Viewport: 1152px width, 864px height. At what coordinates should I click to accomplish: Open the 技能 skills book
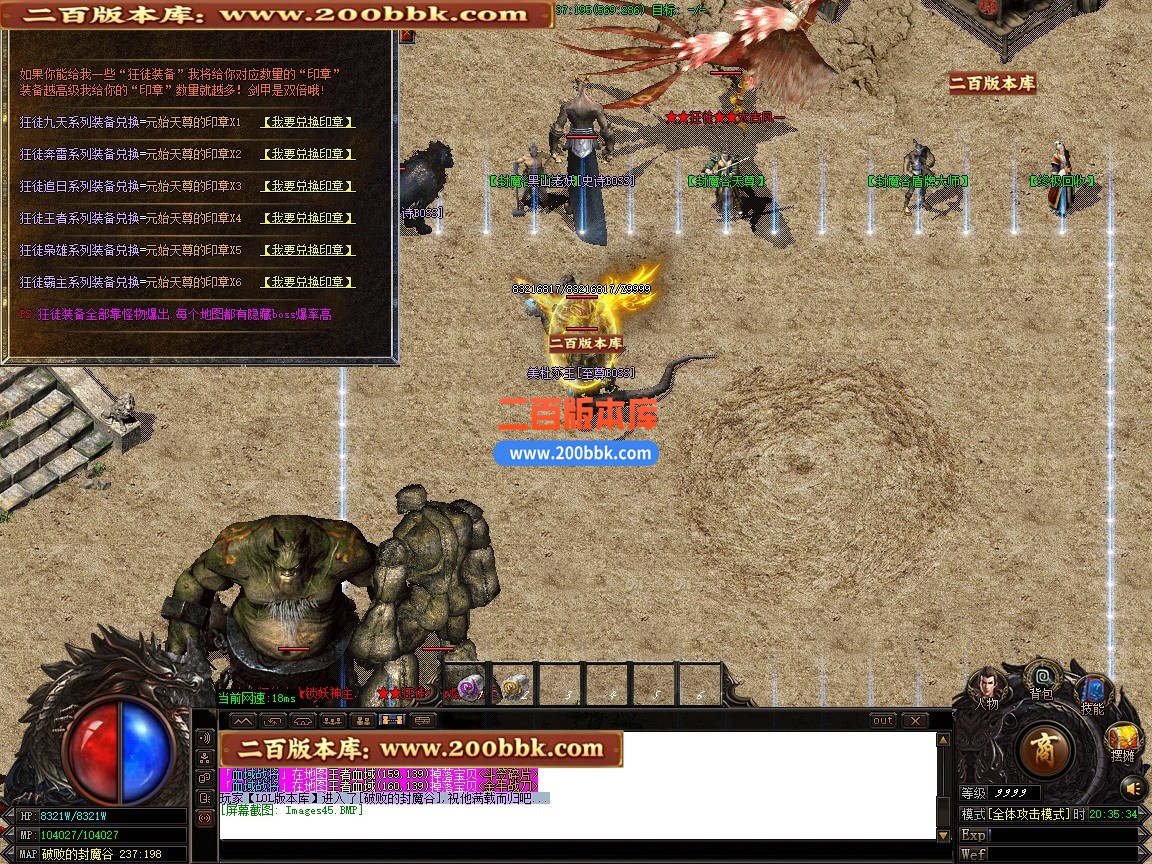(x=1092, y=692)
